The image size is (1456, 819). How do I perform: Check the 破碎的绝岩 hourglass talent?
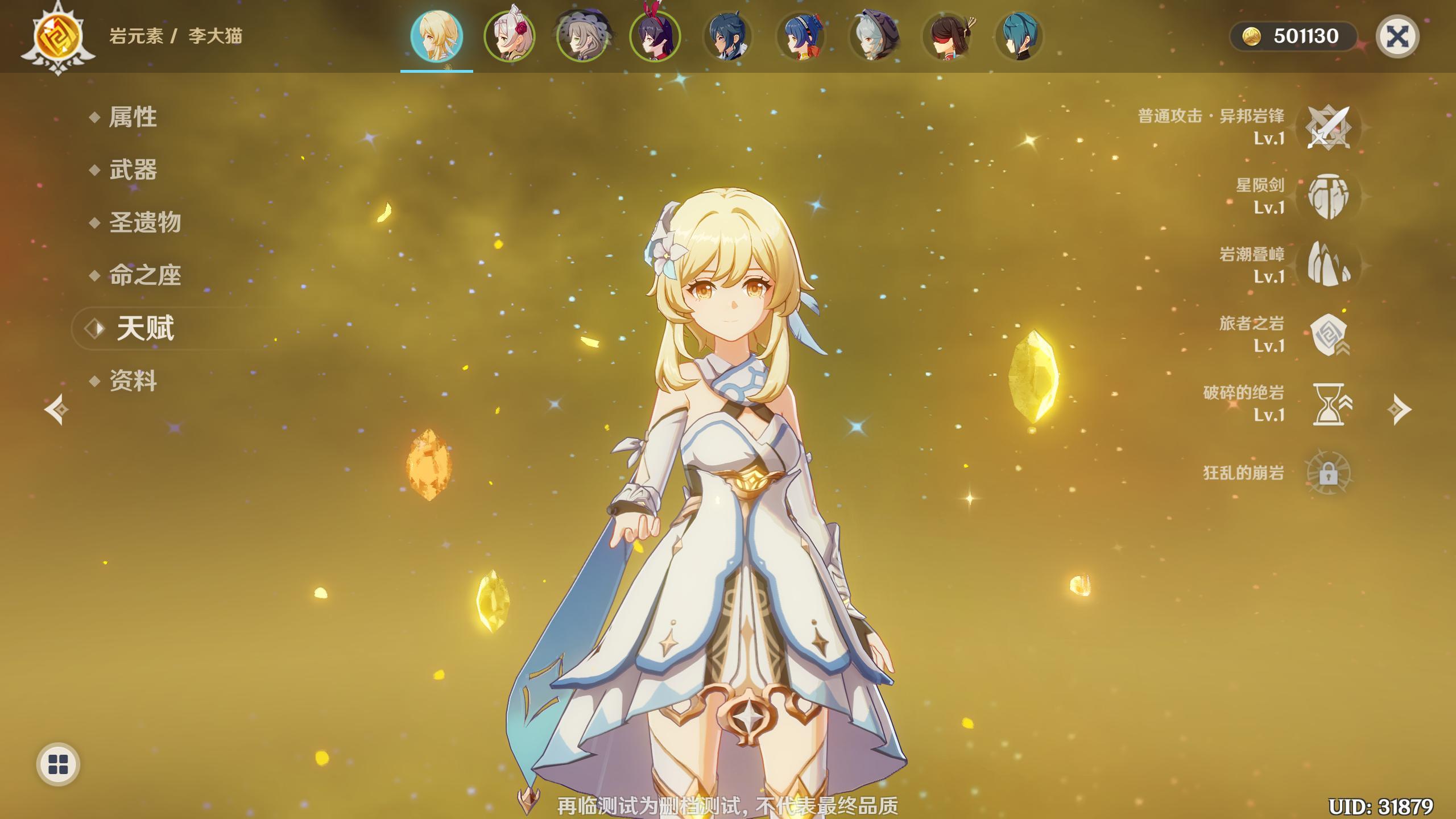(x=1328, y=404)
